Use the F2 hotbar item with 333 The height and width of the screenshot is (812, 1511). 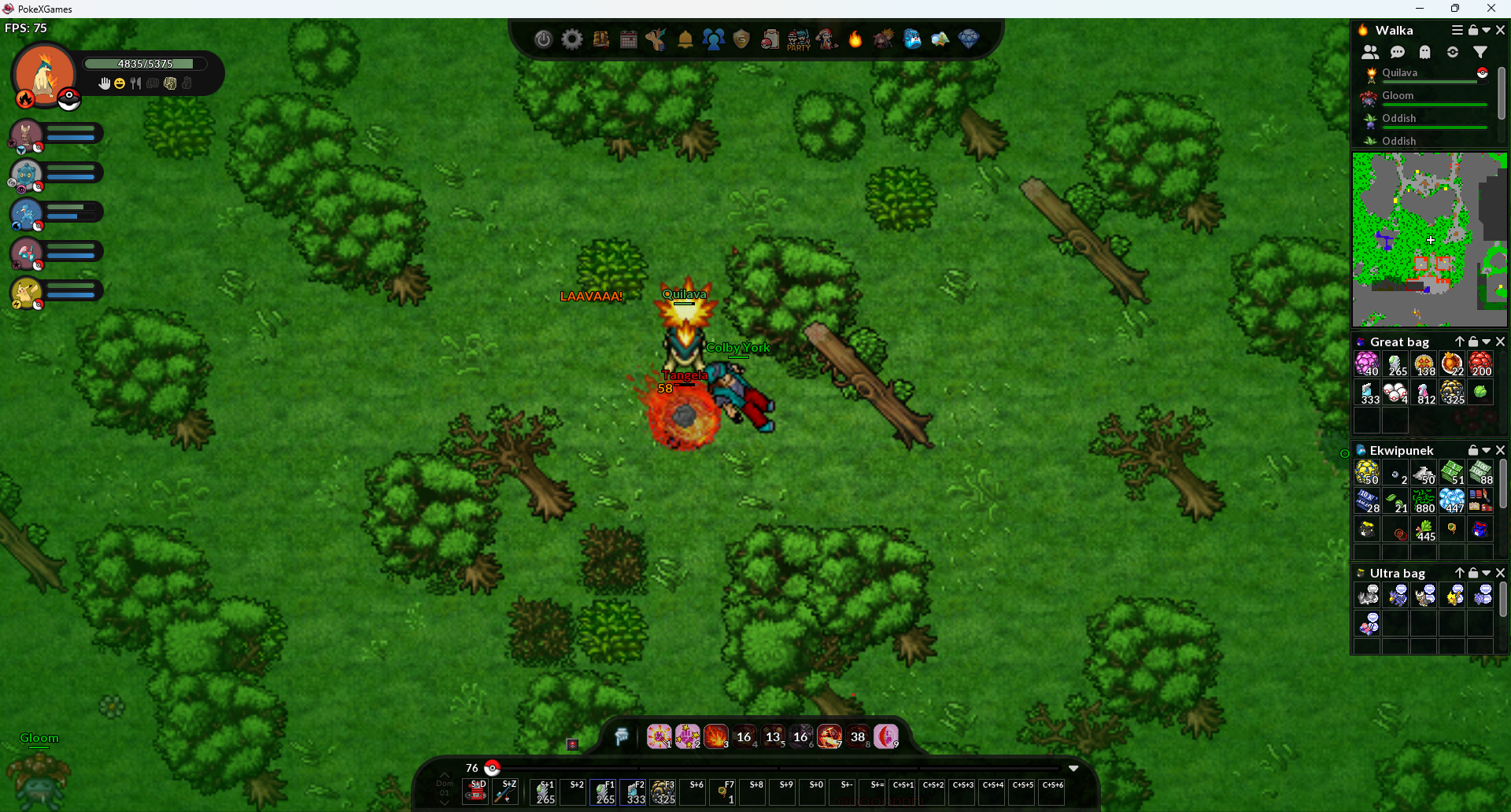tap(634, 792)
